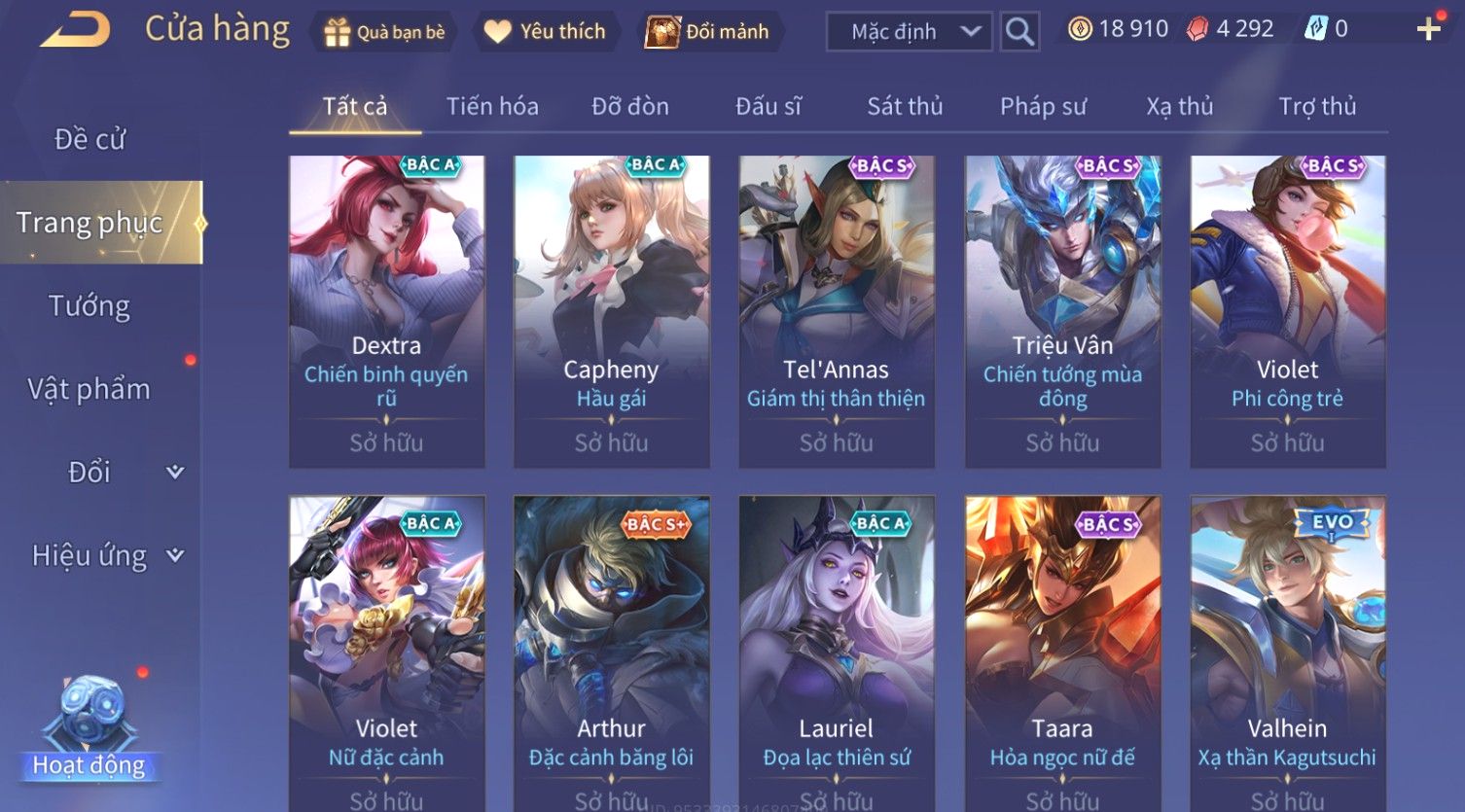
Task: Open the Quà bạn bè gift menu
Action: (384, 32)
